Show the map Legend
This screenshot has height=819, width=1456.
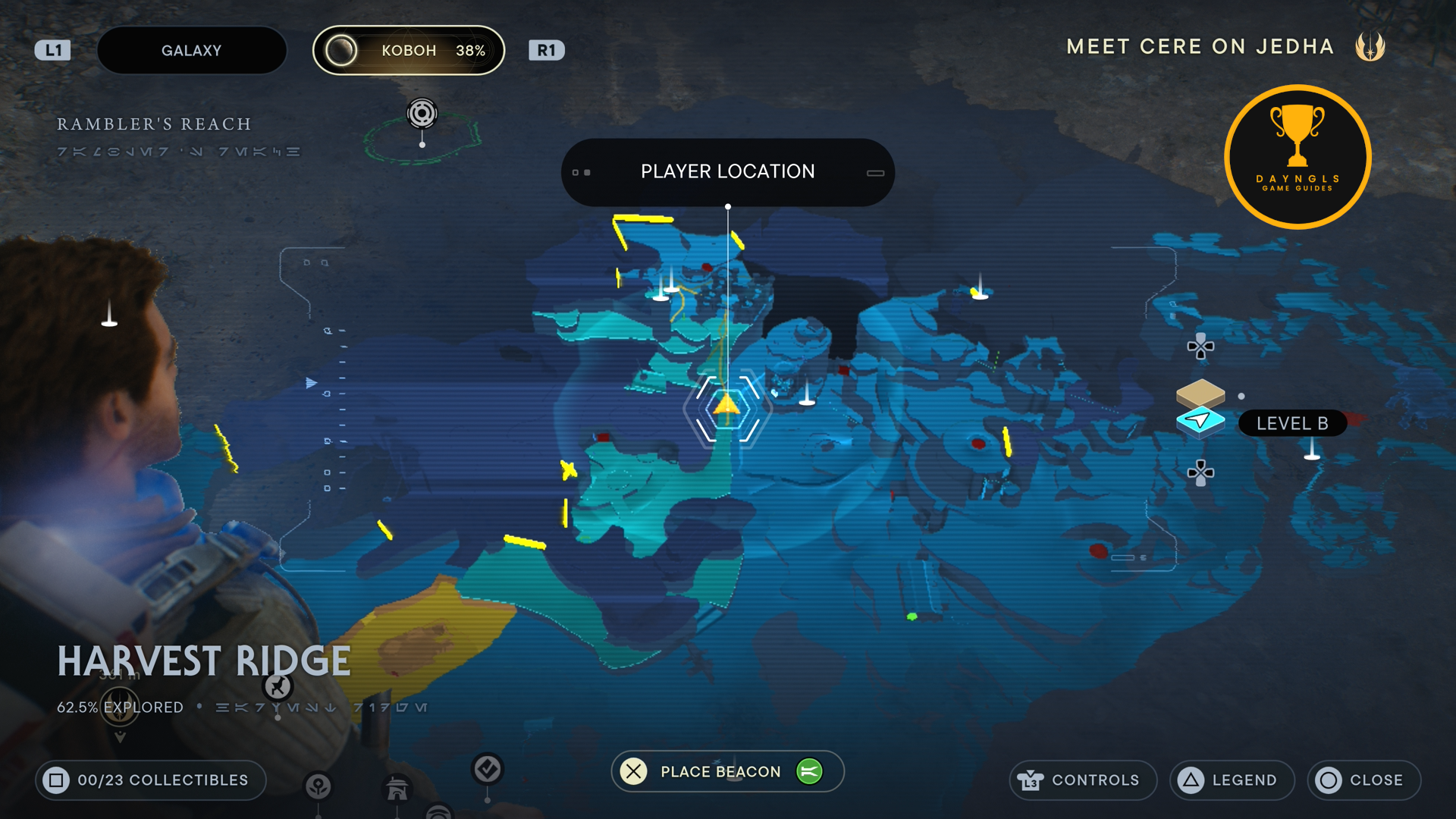click(1232, 780)
